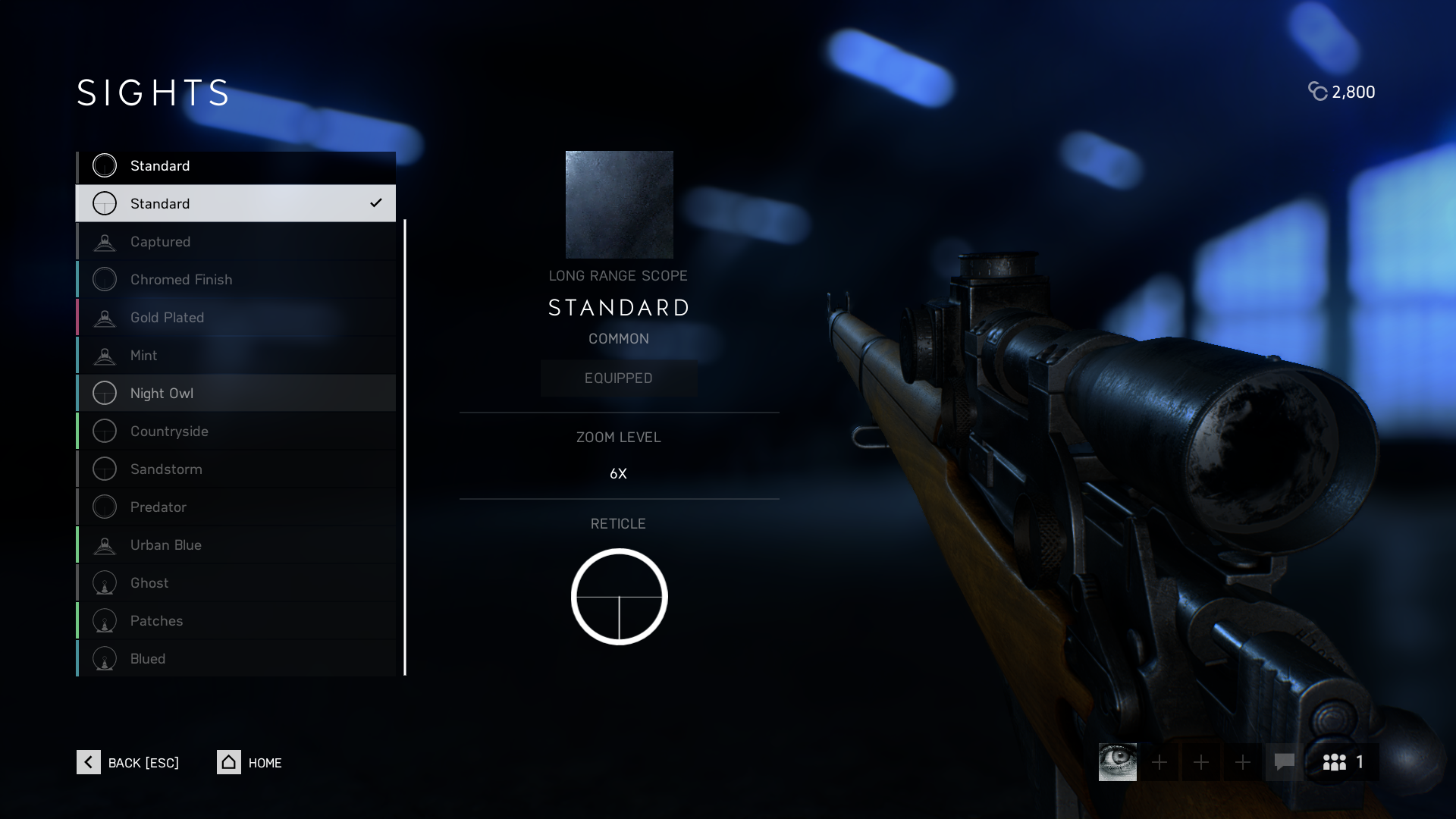Go back with the Back button
The width and height of the screenshot is (1456, 819).
point(128,762)
